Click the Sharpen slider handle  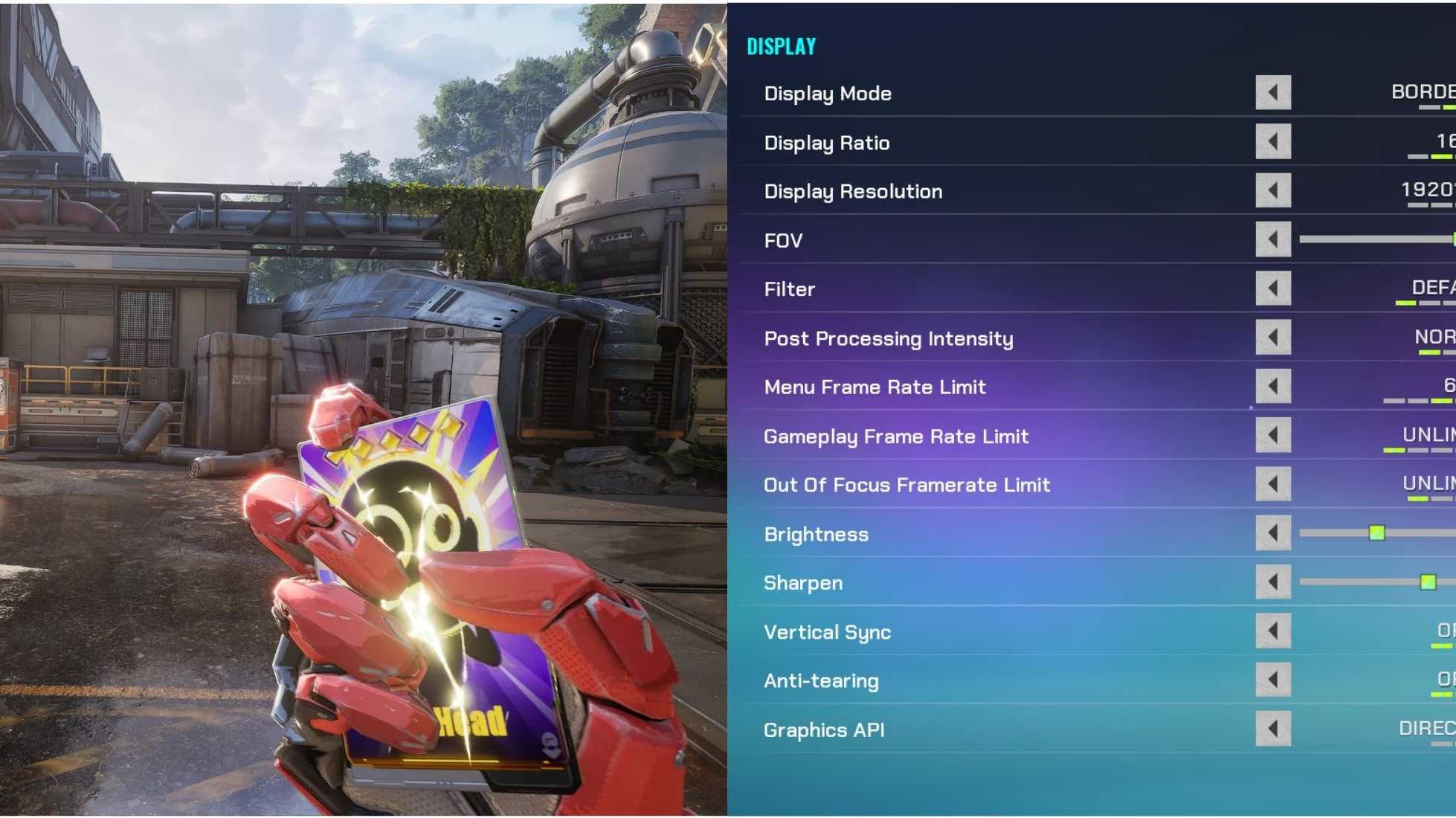coord(1428,582)
